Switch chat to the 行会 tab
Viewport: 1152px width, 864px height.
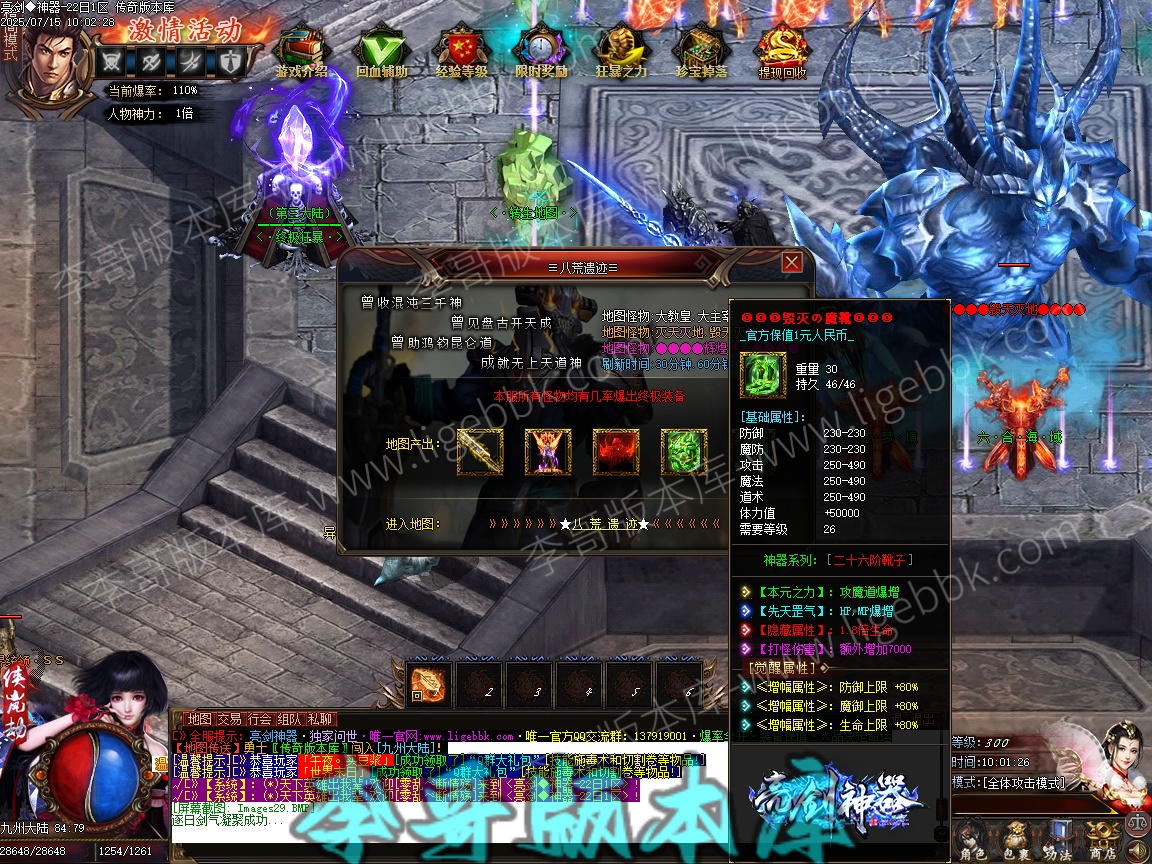[x=260, y=719]
